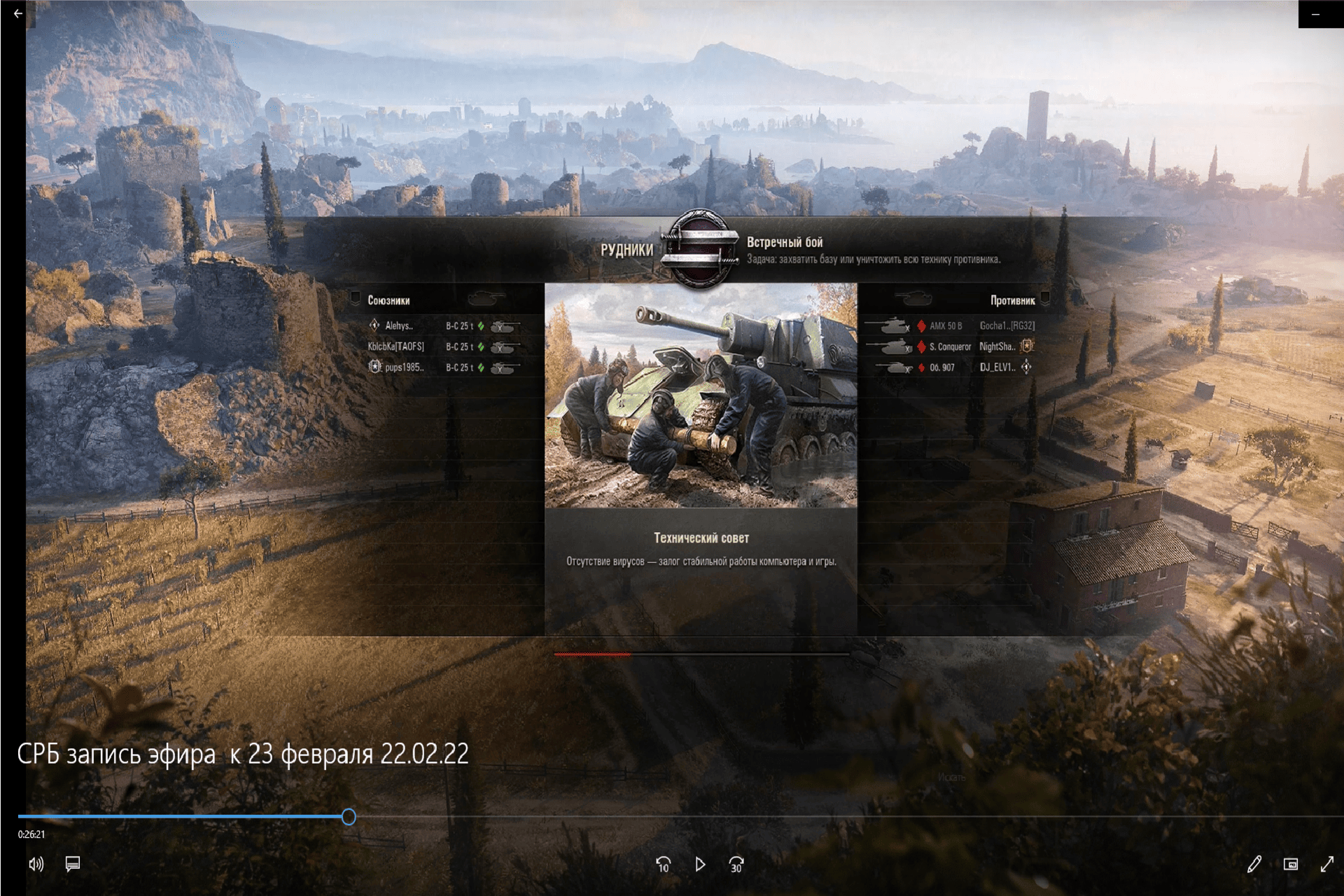Select ally player KbIcbKa[TAOFS] row
The image size is (1344, 896).
pyautogui.click(x=444, y=347)
